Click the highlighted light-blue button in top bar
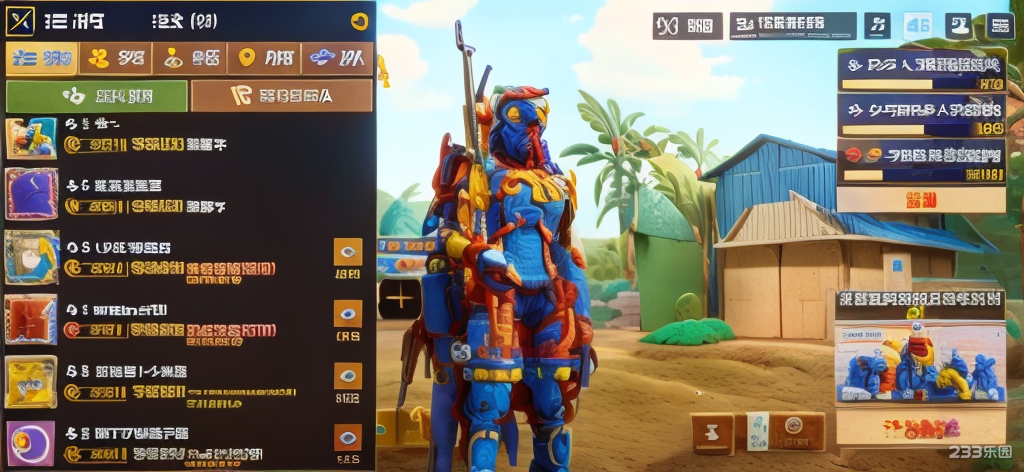This screenshot has width=1024, height=472. click(917, 26)
